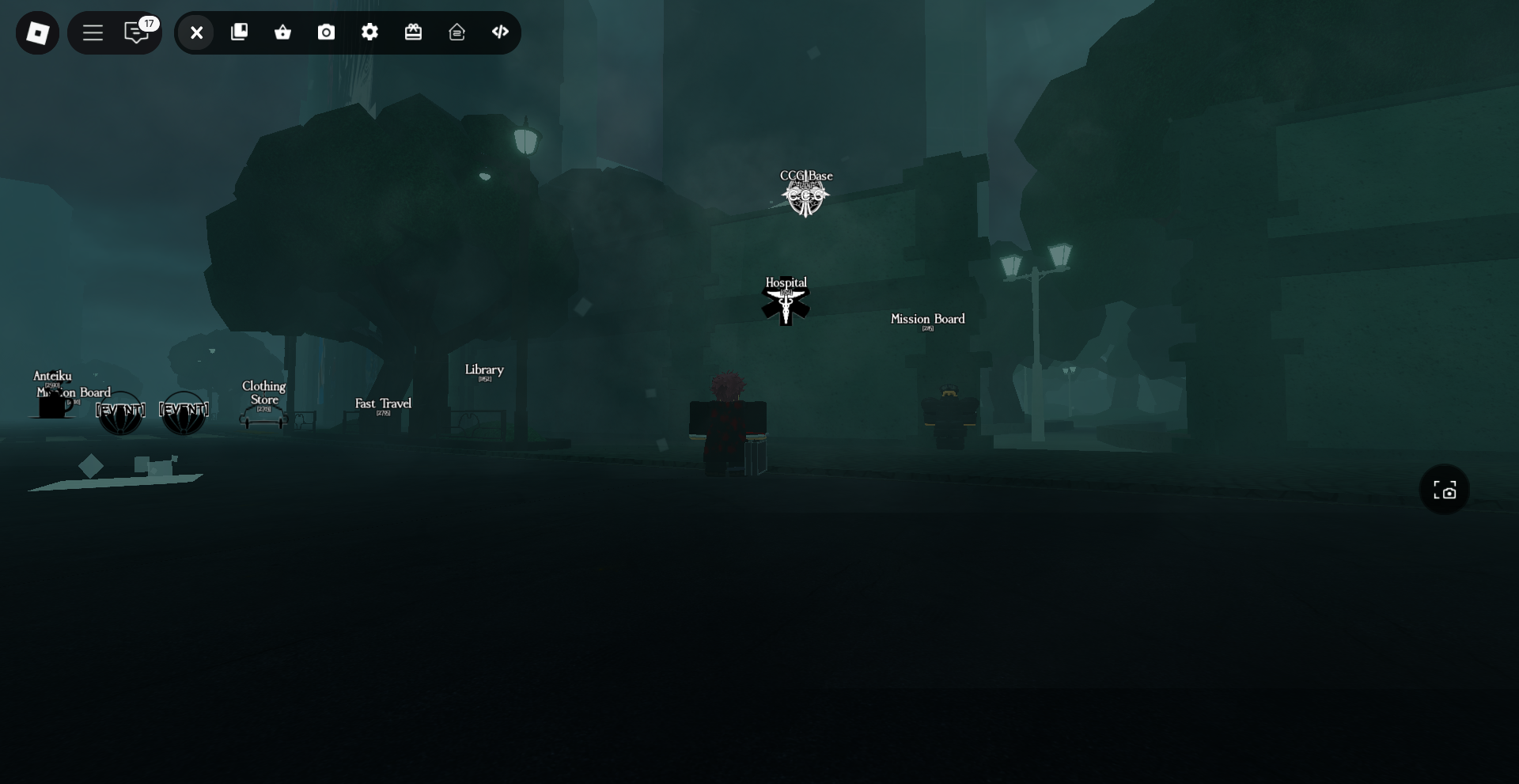Click the Clothing Store marker
The image size is (1519, 784).
pos(263,393)
